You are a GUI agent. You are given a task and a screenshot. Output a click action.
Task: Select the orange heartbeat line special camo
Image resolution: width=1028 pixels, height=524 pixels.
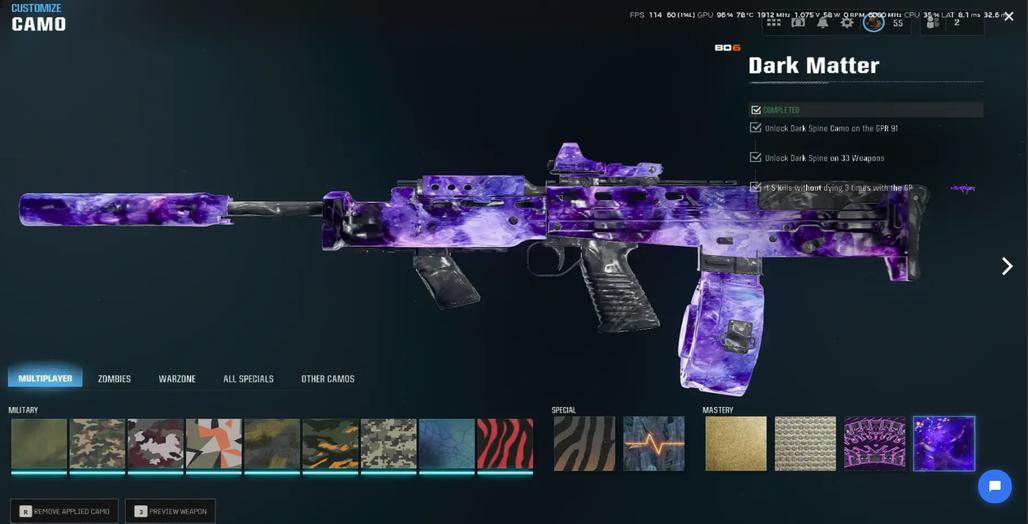click(x=653, y=443)
